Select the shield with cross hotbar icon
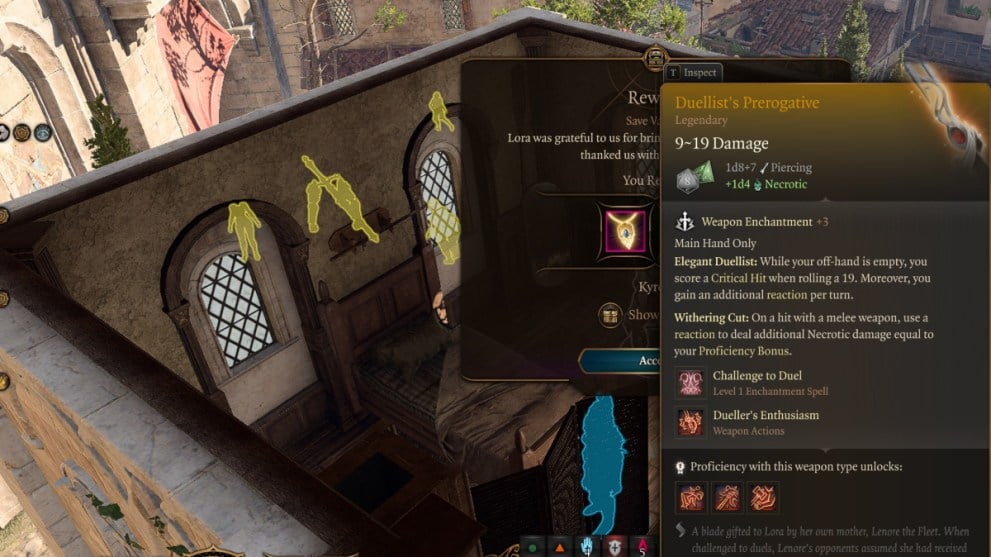 click(614, 546)
